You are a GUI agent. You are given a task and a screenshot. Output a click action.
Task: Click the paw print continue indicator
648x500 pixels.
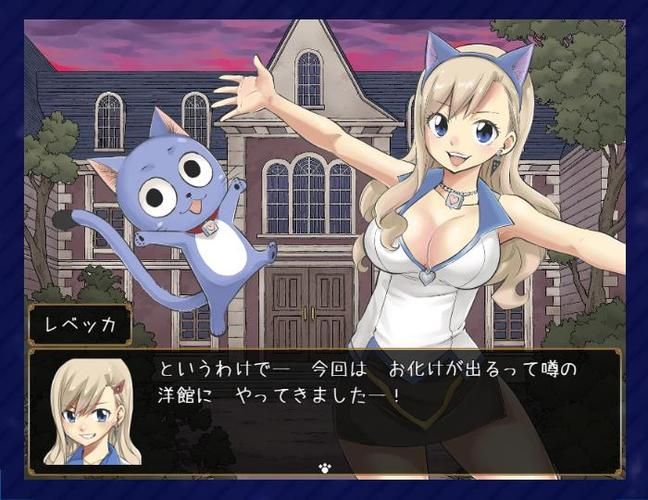point(324,465)
